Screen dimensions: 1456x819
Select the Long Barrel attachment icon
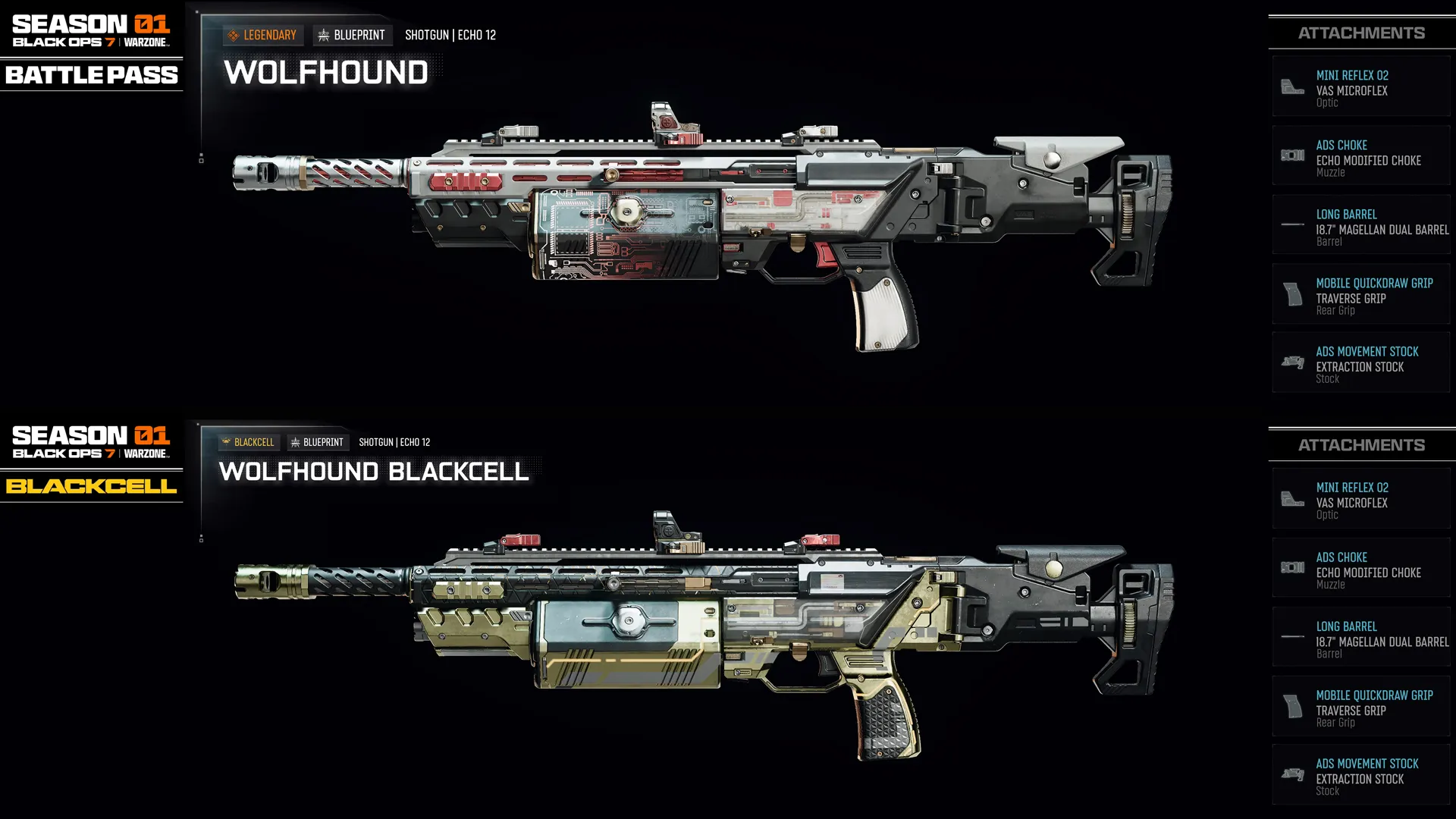pos(1292,224)
